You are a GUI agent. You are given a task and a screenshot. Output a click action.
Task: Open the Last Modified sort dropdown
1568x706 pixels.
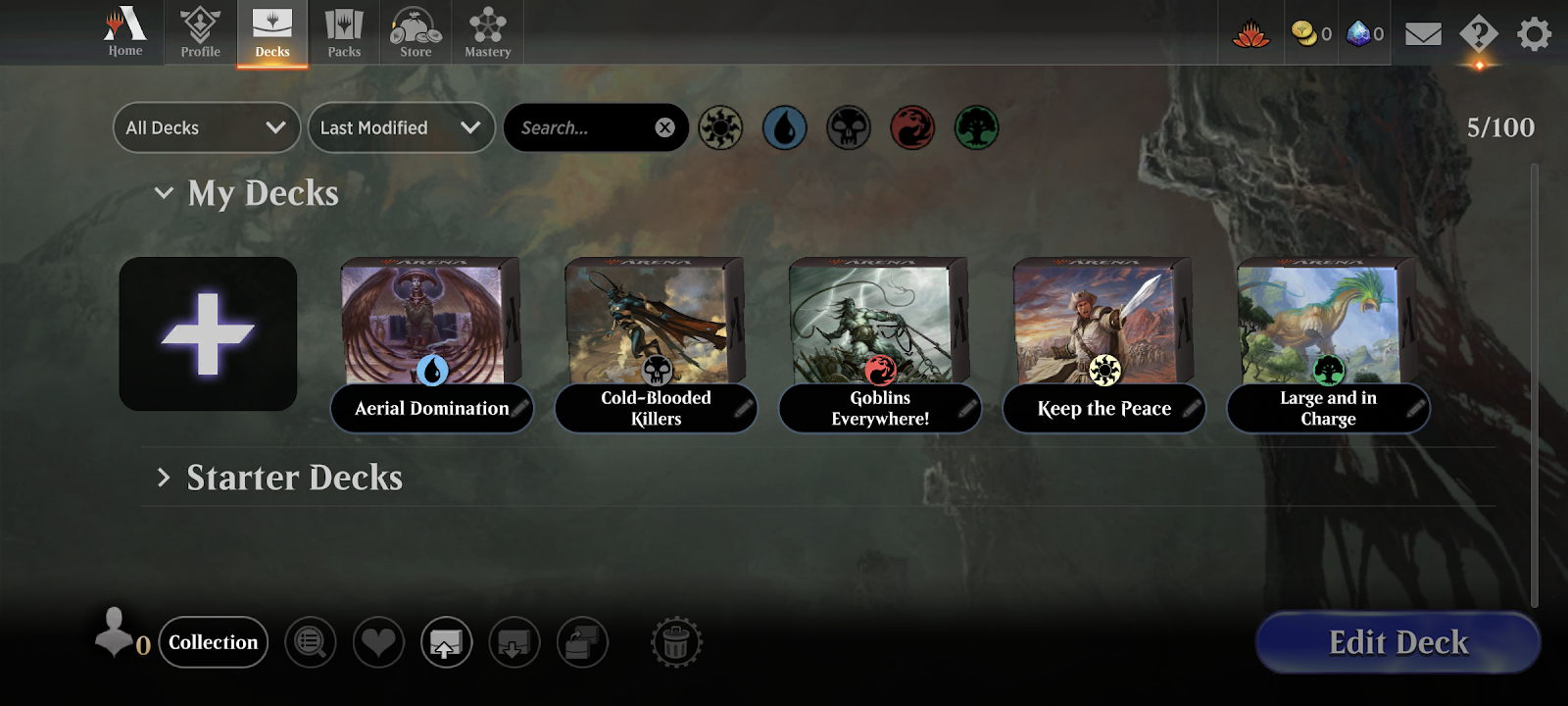pyautogui.click(x=400, y=127)
